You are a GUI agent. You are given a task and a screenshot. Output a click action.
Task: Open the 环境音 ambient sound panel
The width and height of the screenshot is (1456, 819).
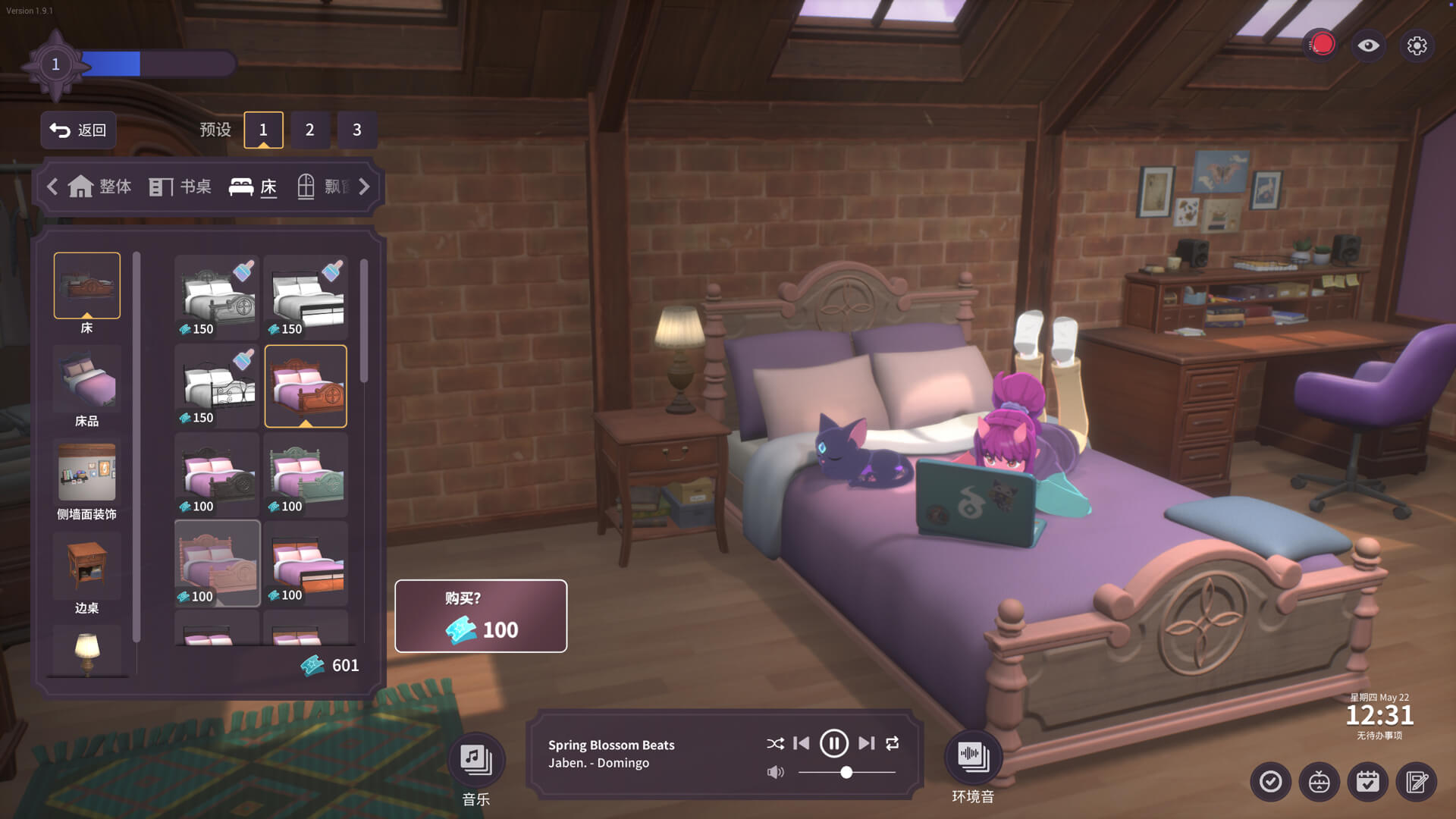(x=973, y=757)
